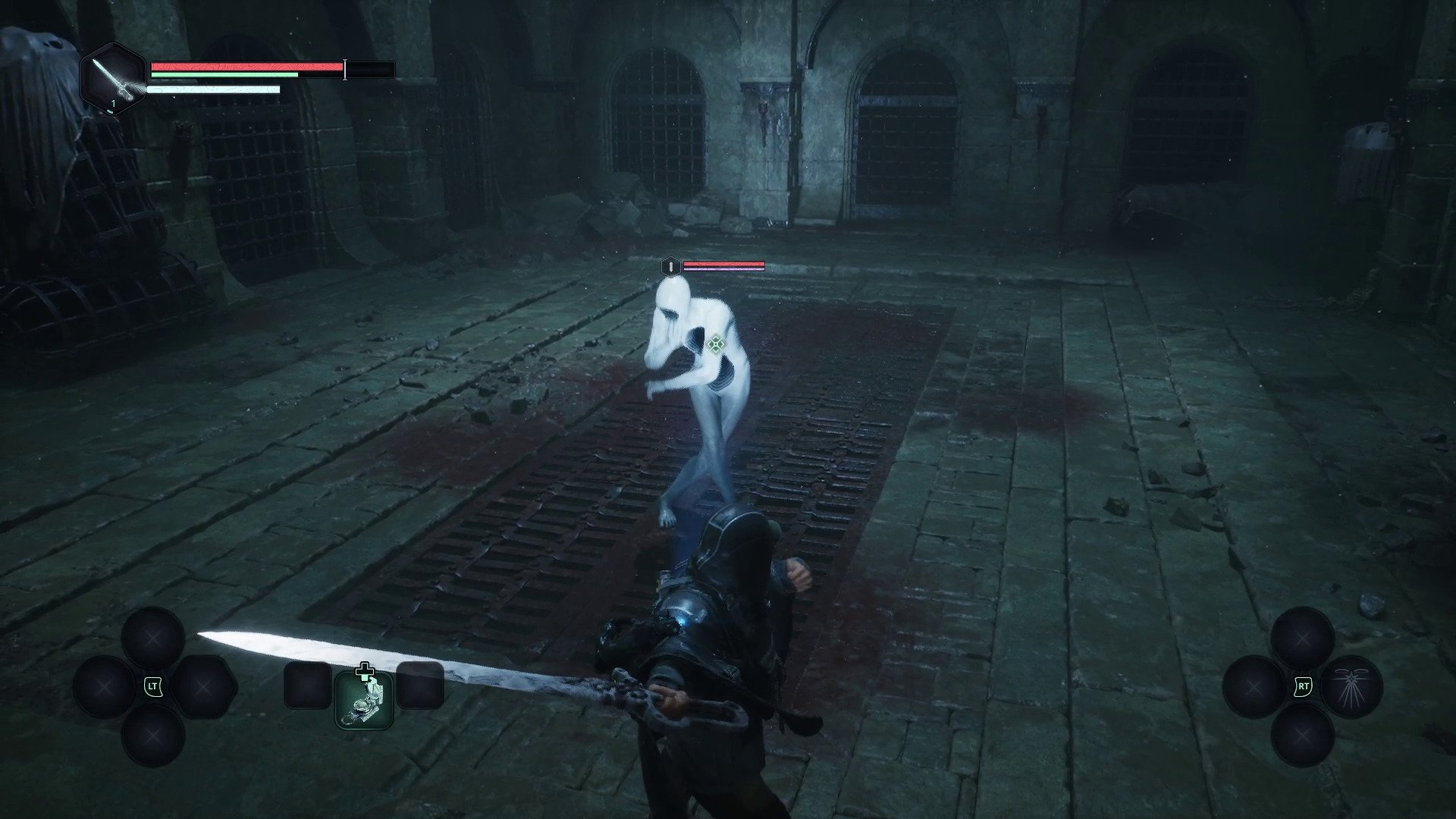
Task: Use the compass-like item in the quick slot
Action: coord(364,700)
